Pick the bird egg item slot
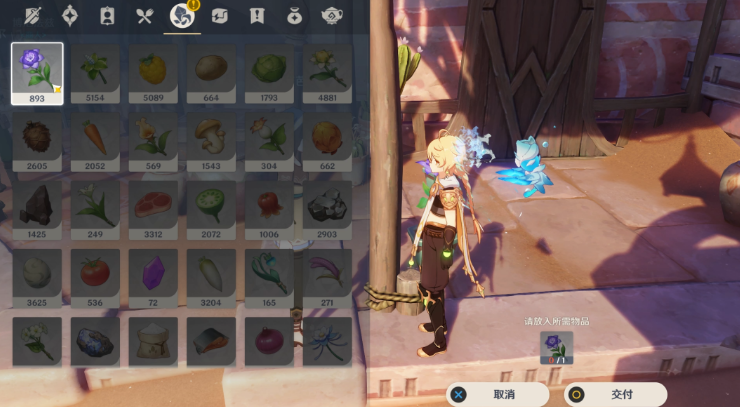 tap(37, 271)
